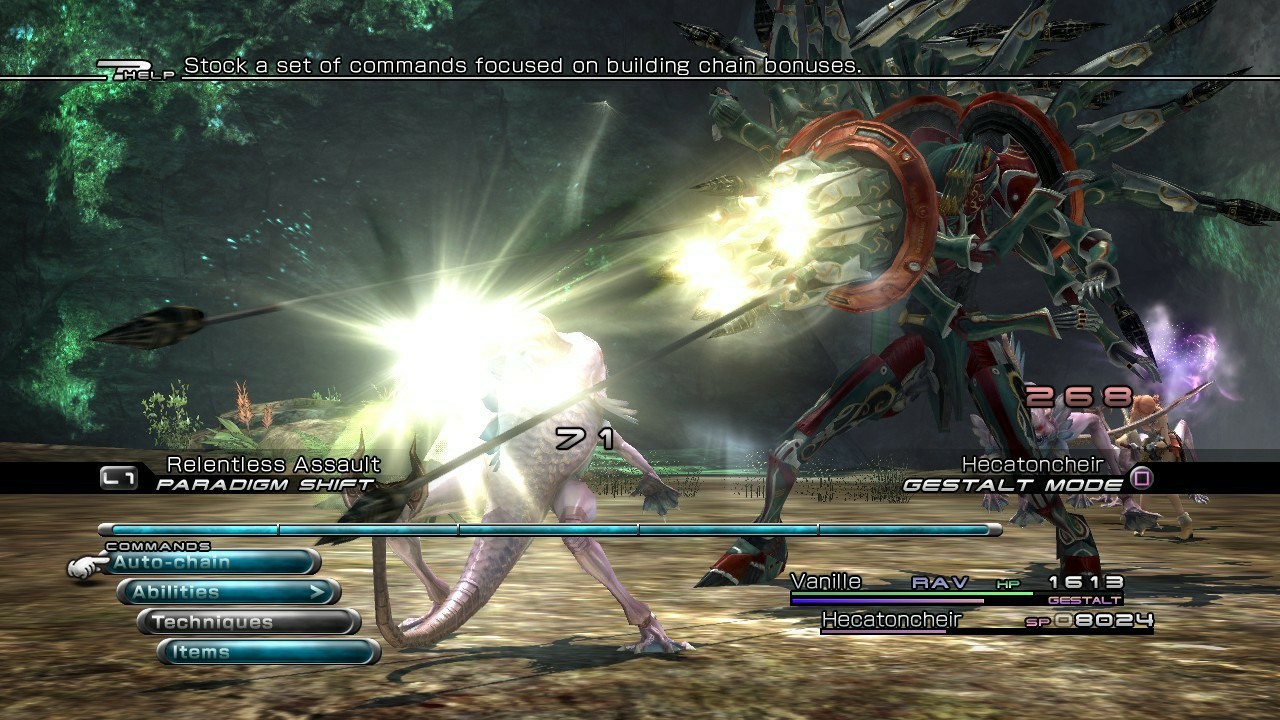Click the GESTALT label under Vanille's HP
Screen dimensions: 1280x720
[x=1087, y=599]
